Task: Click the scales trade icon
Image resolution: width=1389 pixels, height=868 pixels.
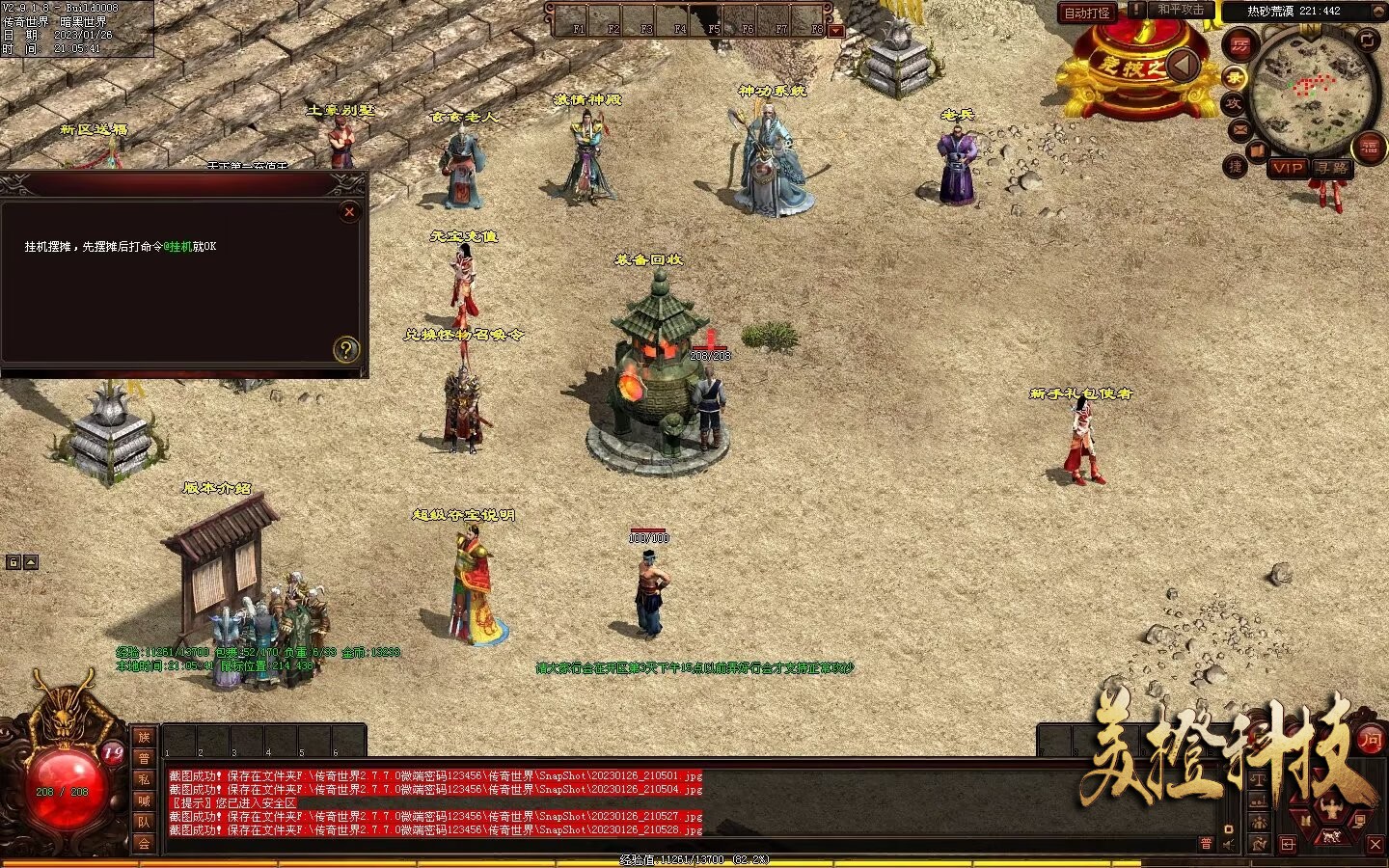Action: (1260, 779)
